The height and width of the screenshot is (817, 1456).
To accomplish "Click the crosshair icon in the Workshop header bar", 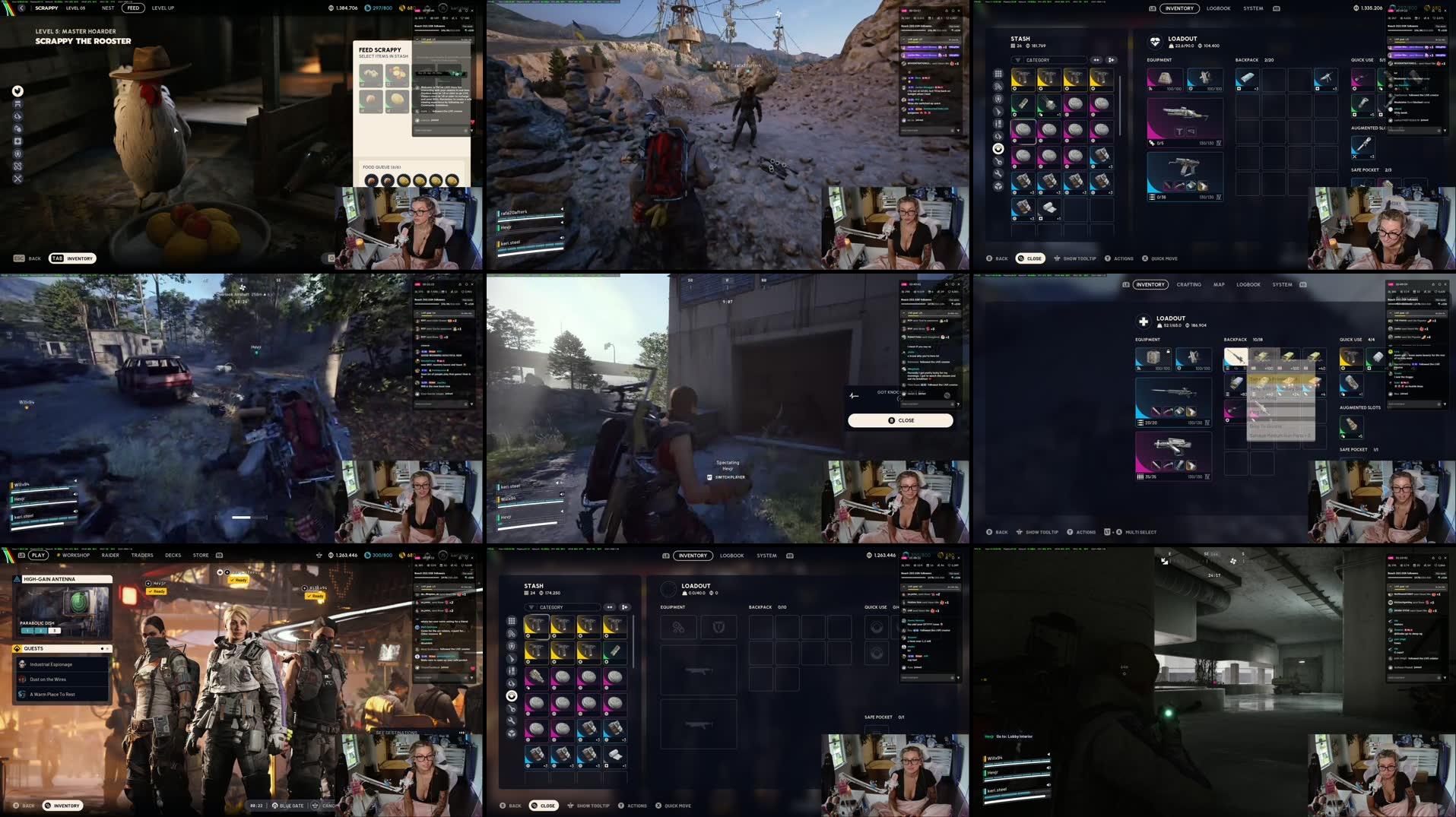I will point(319,555).
